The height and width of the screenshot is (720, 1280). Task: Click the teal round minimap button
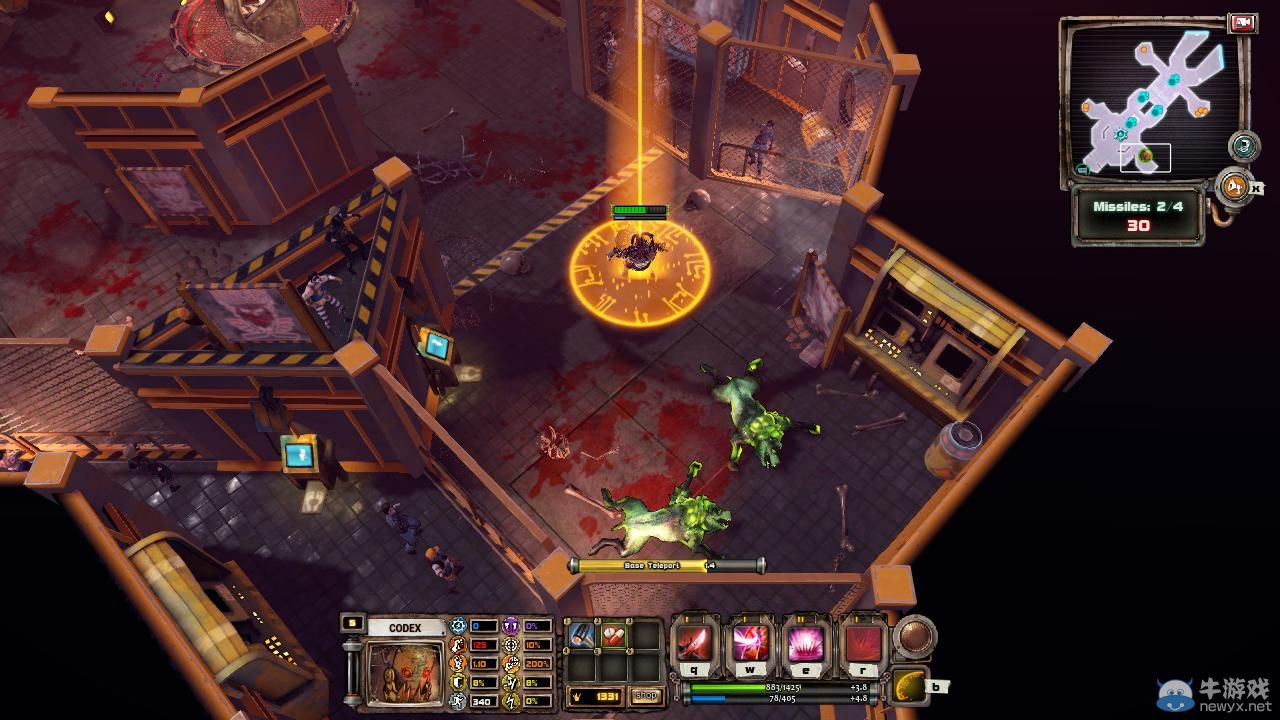click(1243, 146)
